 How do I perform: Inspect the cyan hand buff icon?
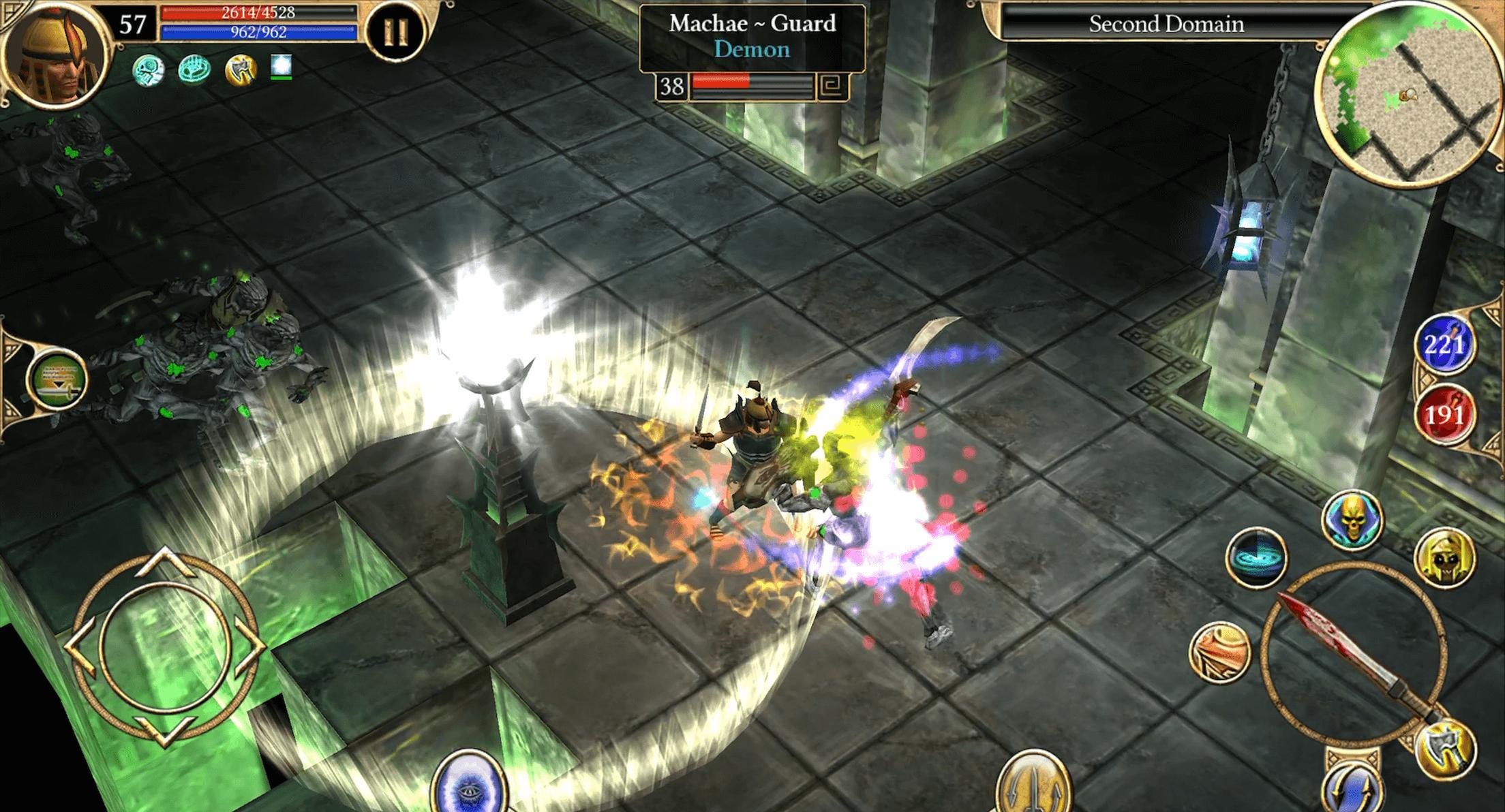point(194,69)
